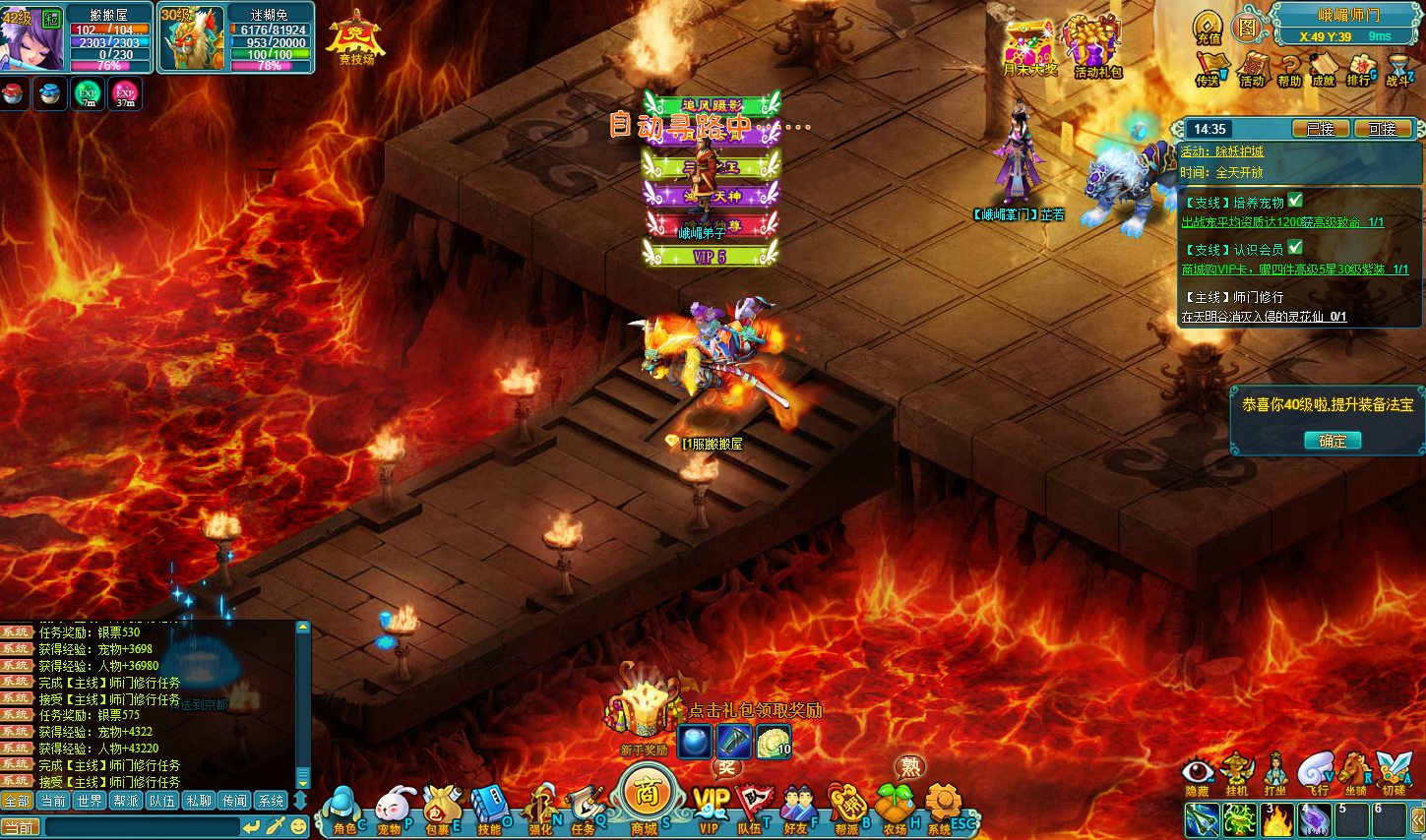Show the 排行 rankings board
This screenshot has height=840, width=1426.
tap(1359, 69)
